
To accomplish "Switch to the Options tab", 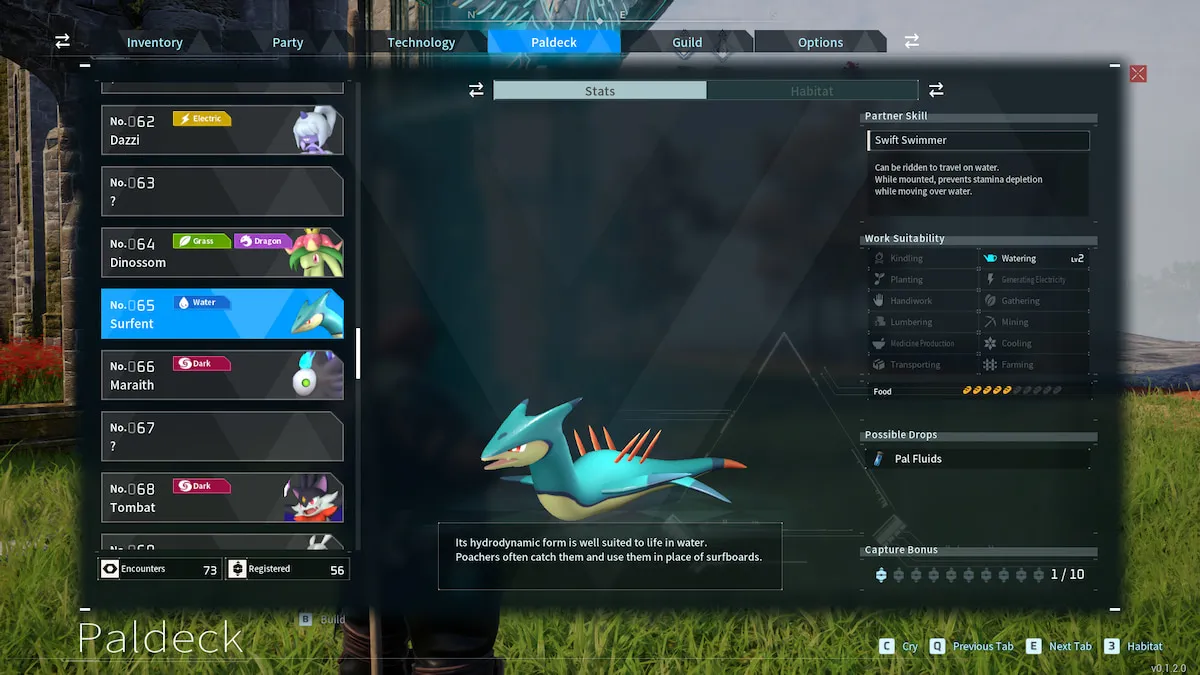I will pos(820,42).
